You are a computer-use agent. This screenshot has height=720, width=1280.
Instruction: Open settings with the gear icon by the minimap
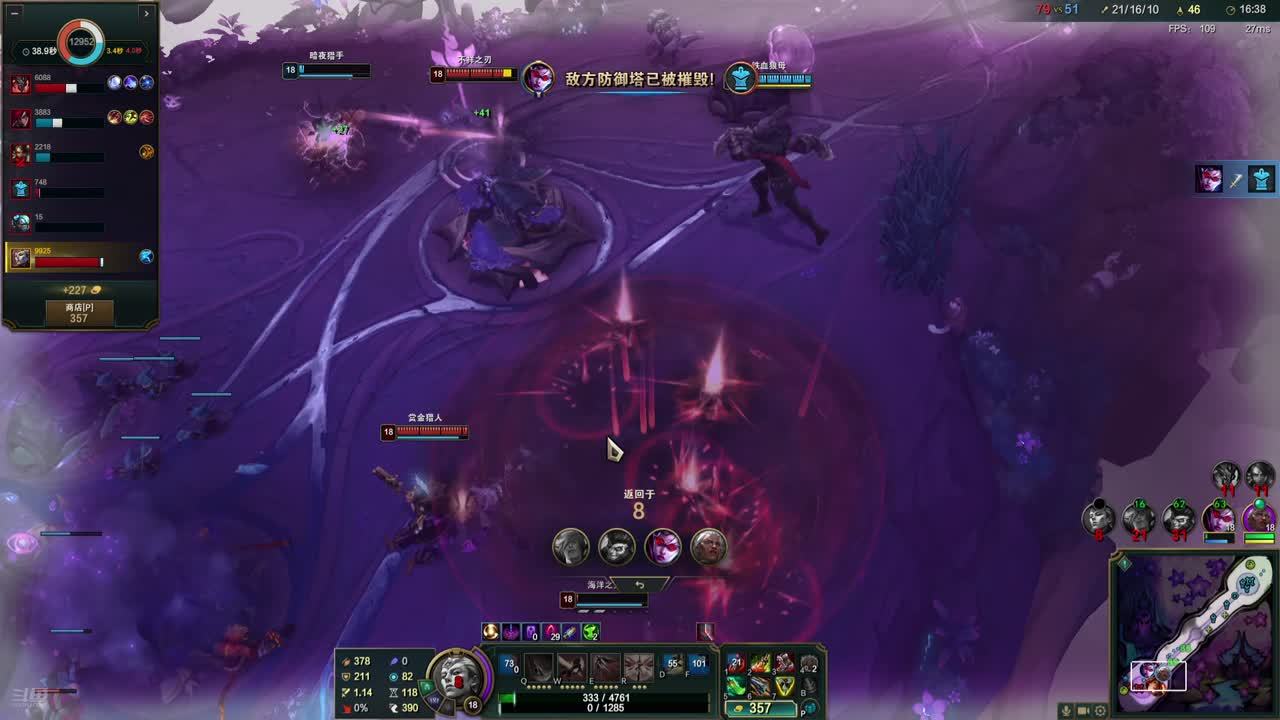1101,710
